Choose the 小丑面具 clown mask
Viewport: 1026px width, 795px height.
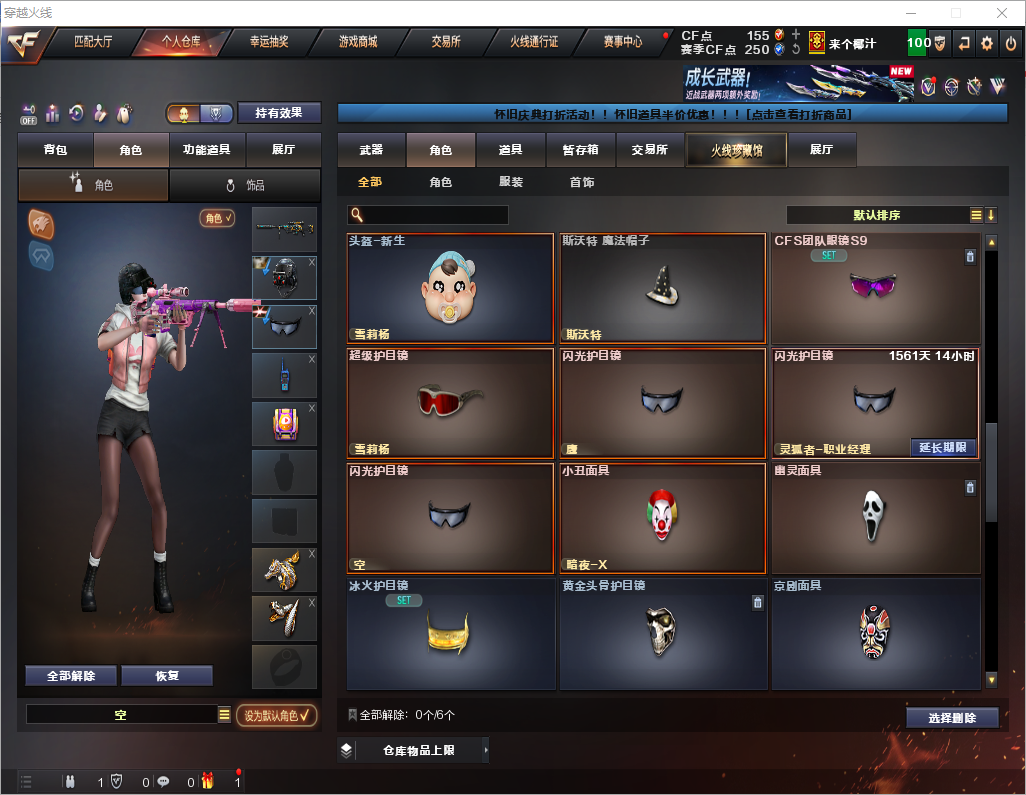(x=662, y=518)
